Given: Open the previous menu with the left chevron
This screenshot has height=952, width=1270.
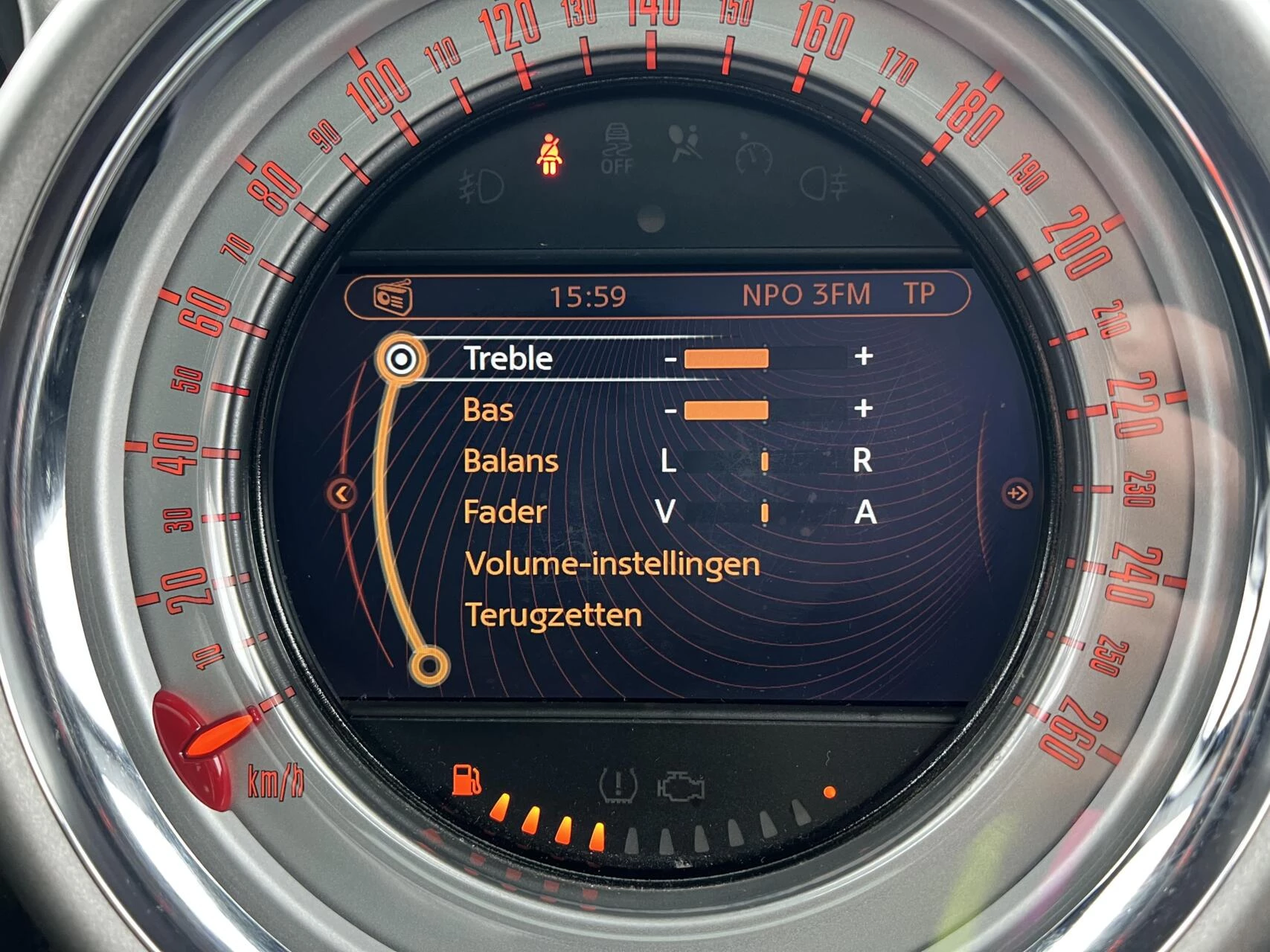Looking at the screenshot, I should pos(343,492).
